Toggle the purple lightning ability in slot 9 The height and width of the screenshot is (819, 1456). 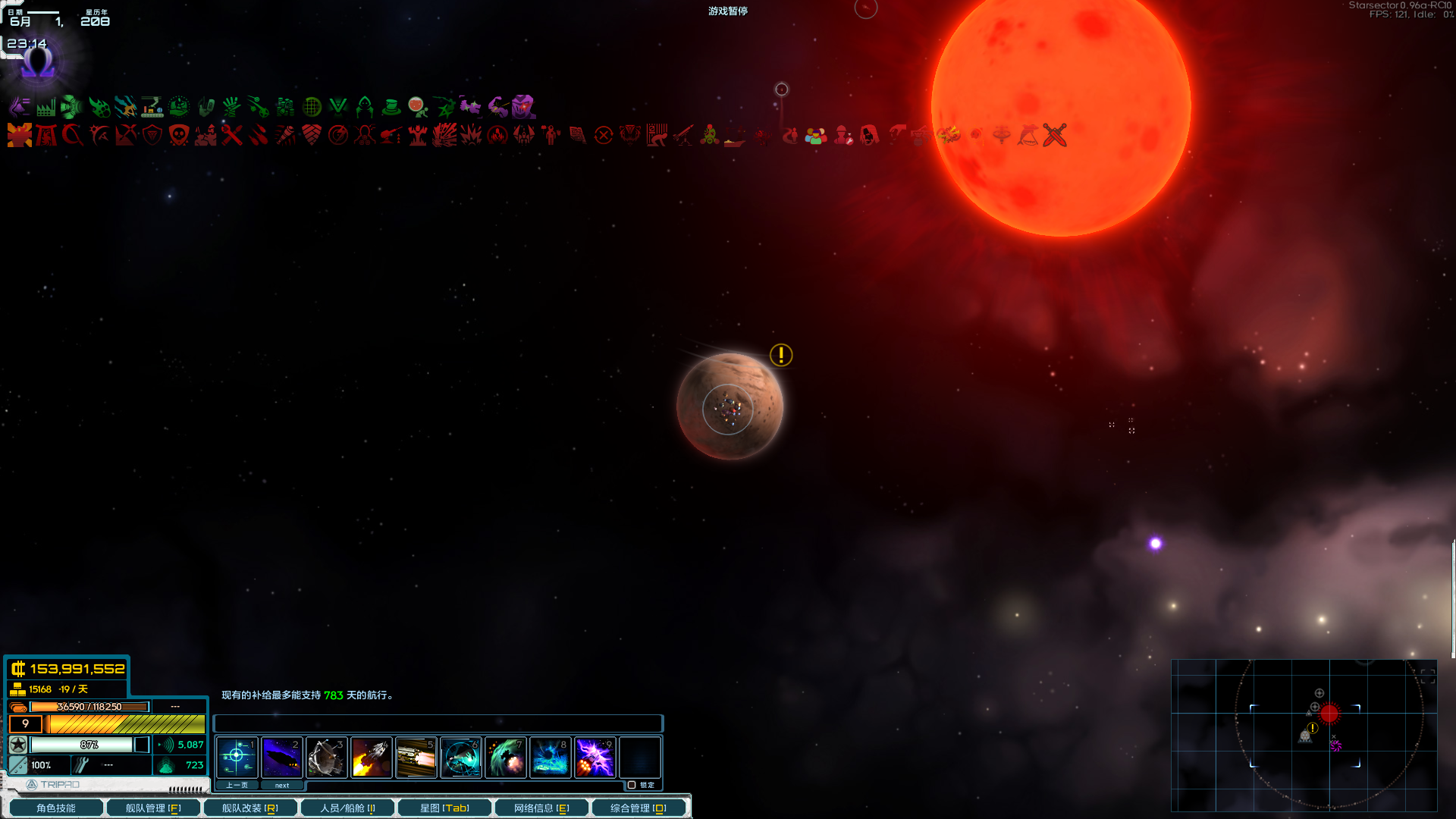pyautogui.click(x=595, y=757)
